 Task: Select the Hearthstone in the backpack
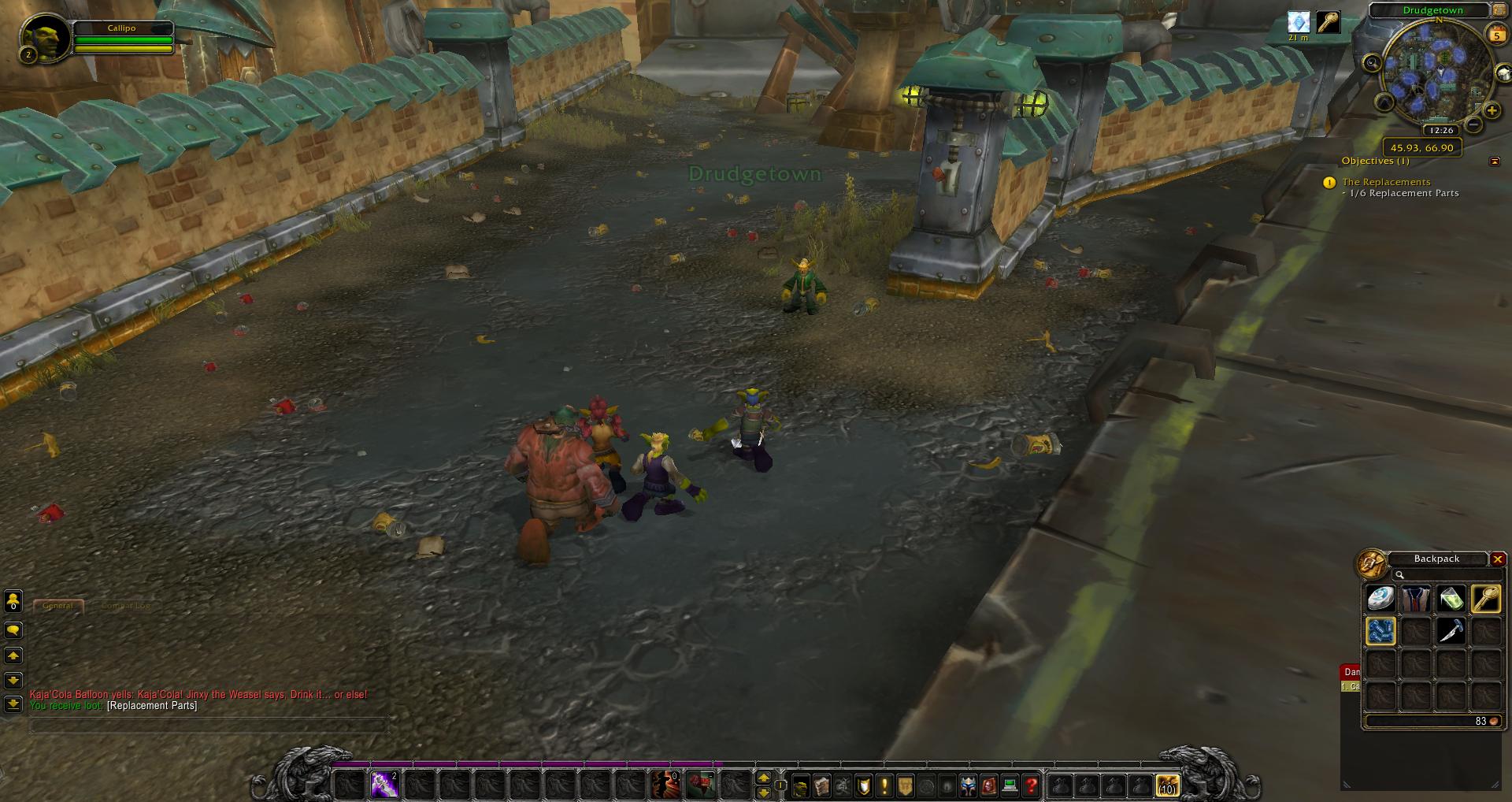(1380, 599)
